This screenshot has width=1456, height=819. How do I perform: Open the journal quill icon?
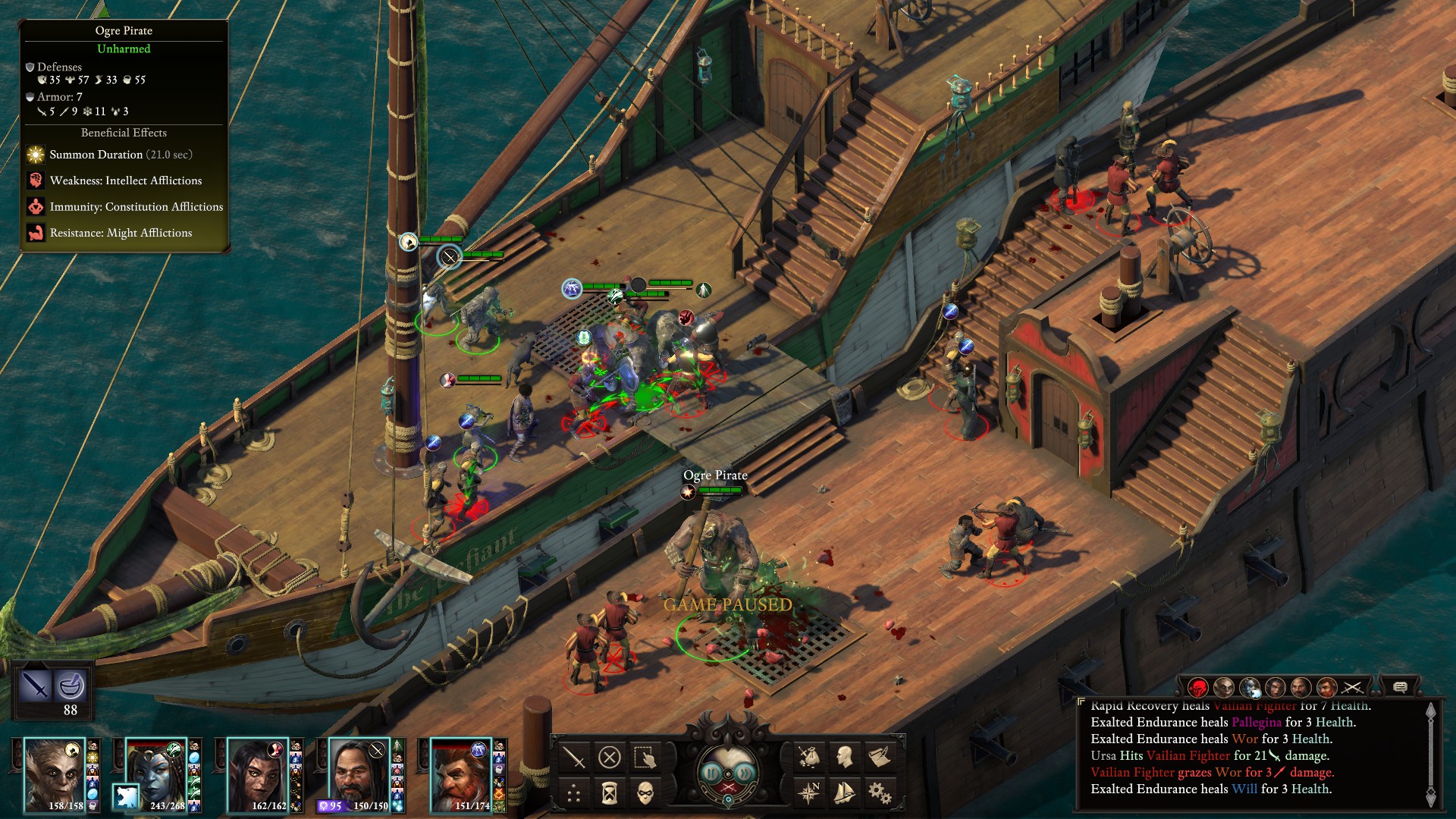click(x=880, y=757)
